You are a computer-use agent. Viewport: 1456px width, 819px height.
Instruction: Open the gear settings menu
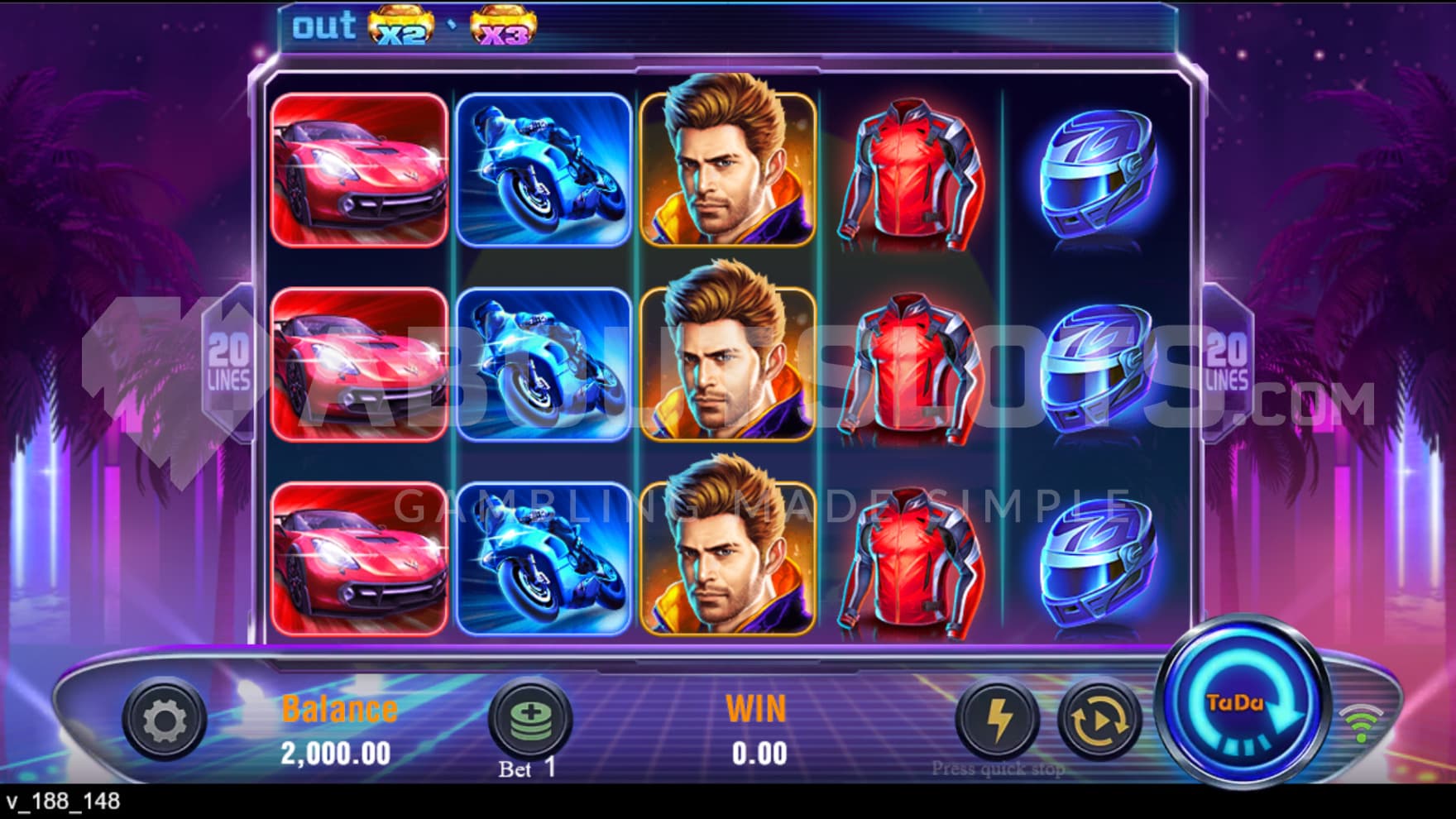point(165,720)
